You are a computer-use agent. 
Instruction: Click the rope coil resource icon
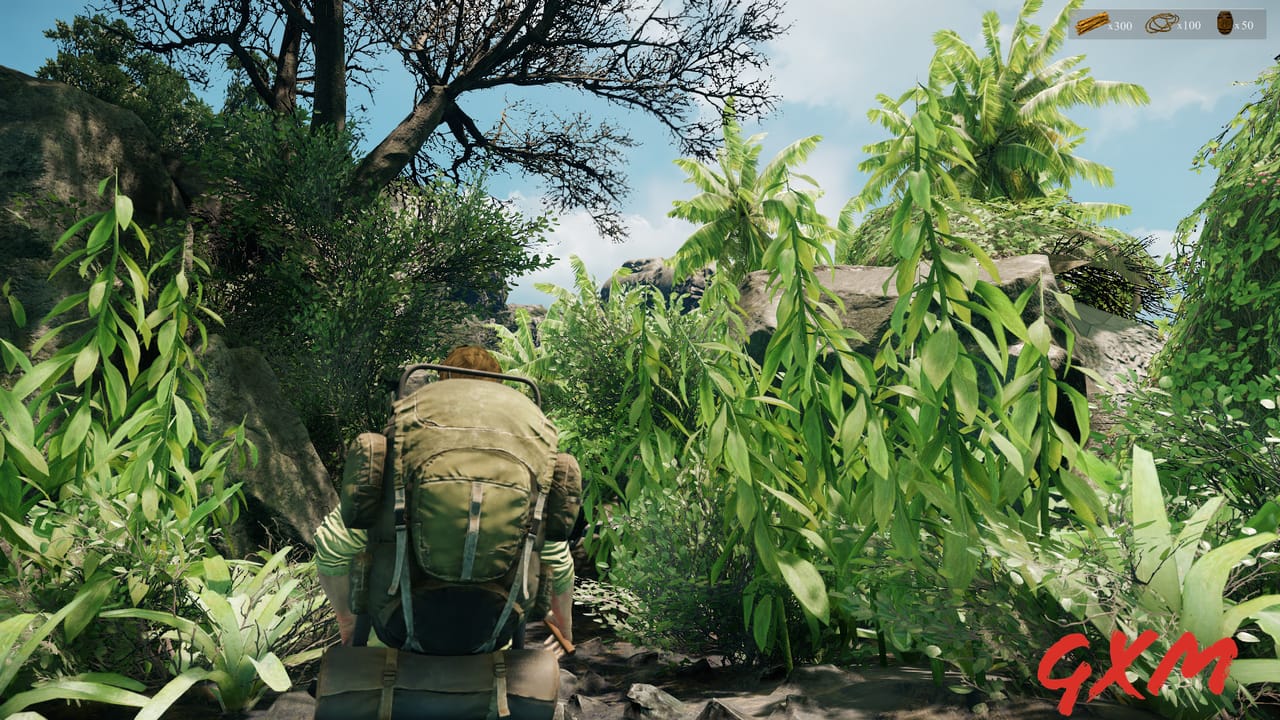(x=1160, y=23)
